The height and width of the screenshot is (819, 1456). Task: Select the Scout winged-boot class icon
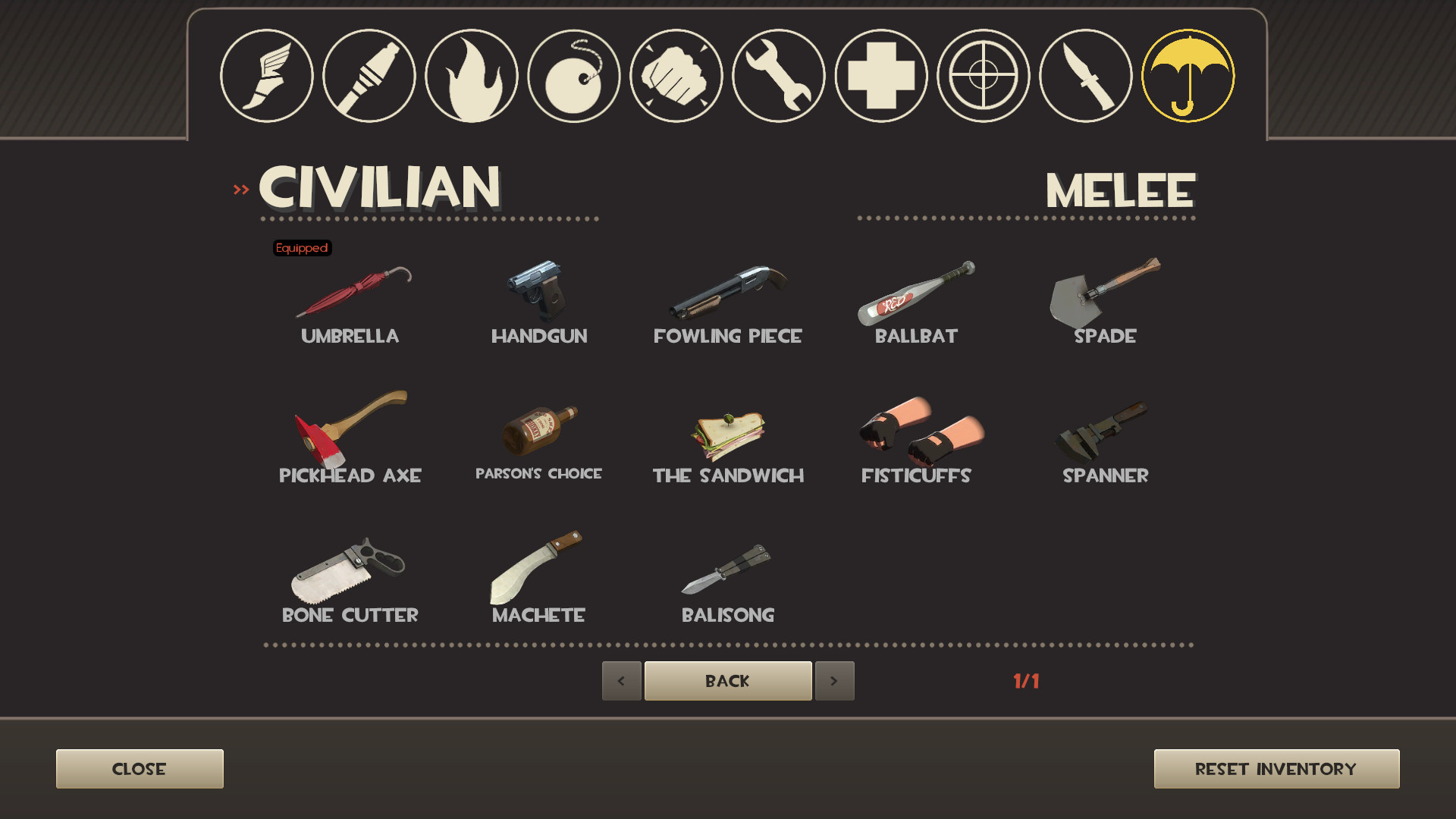tap(267, 75)
